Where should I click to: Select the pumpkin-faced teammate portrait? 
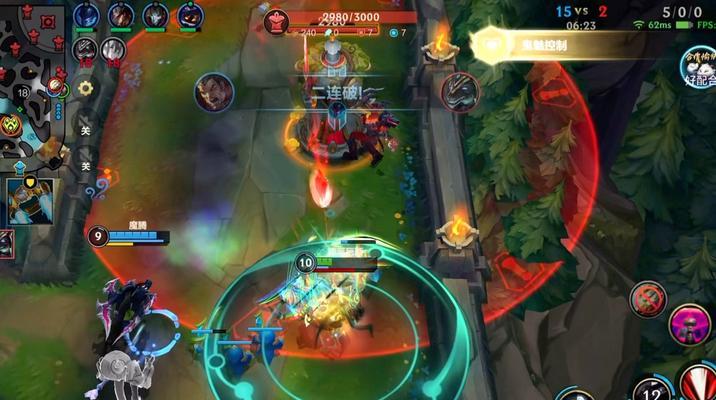pyautogui.click(x=189, y=16)
